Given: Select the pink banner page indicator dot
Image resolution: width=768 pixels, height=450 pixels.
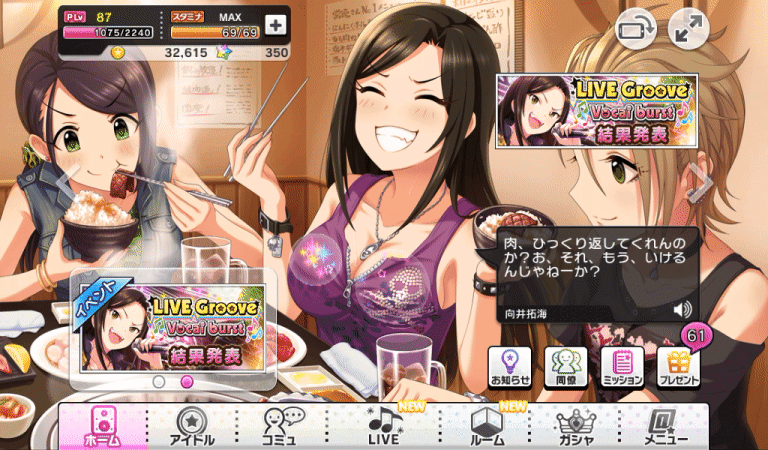Looking at the screenshot, I should [x=185, y=381].
